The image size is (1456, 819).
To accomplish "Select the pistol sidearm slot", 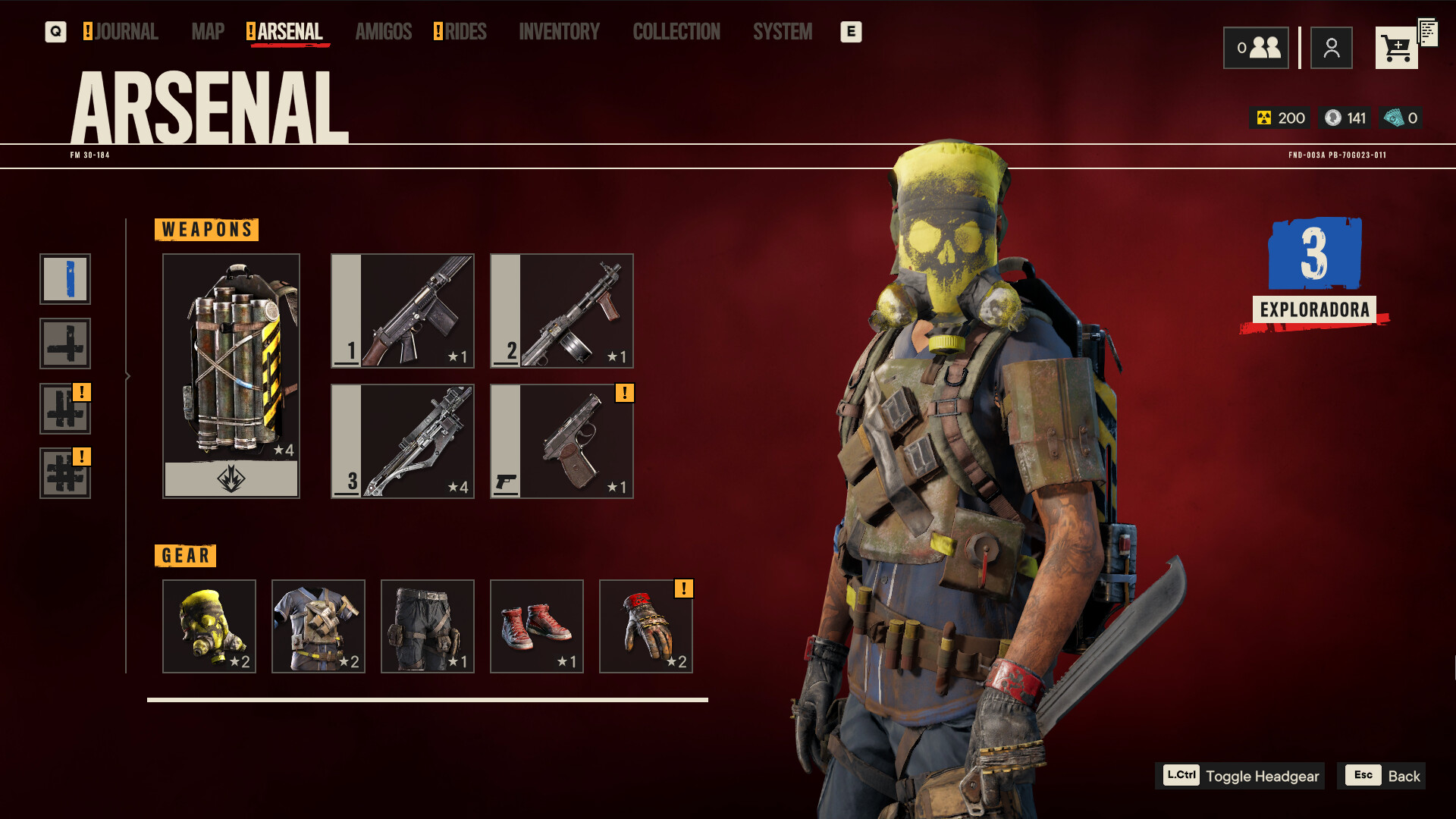I will 562,441.
